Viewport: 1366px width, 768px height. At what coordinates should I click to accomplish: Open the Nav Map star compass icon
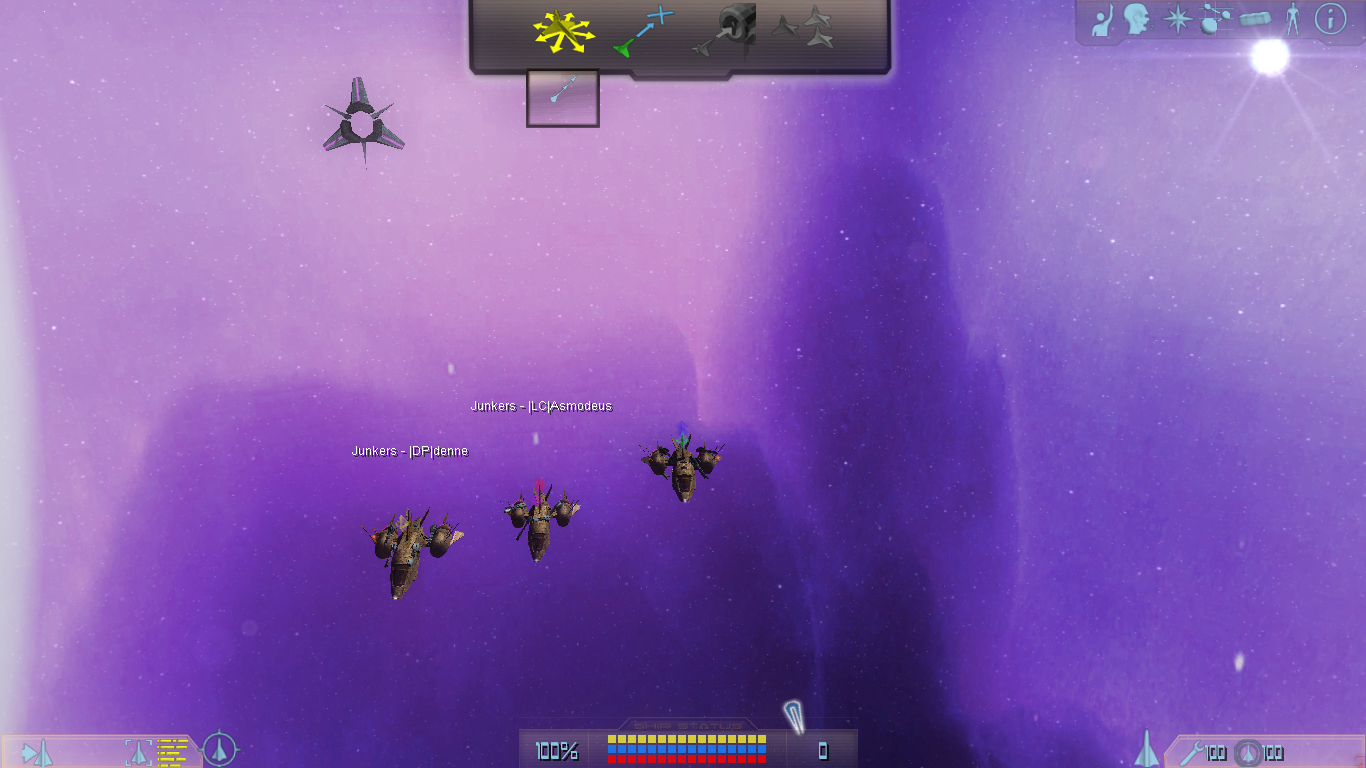1178,19
